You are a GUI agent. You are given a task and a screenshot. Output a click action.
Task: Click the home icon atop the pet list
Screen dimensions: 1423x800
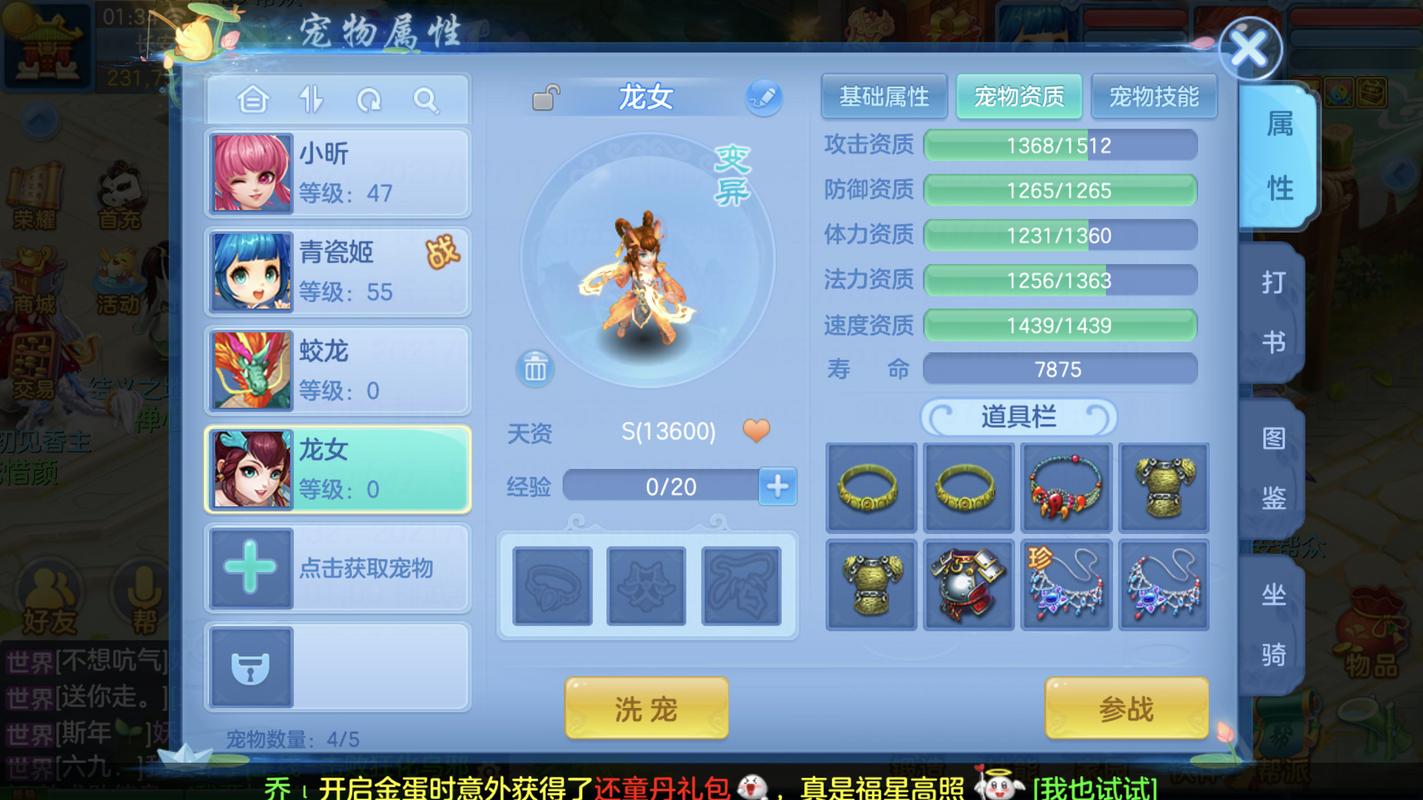(x=253, y=100)
